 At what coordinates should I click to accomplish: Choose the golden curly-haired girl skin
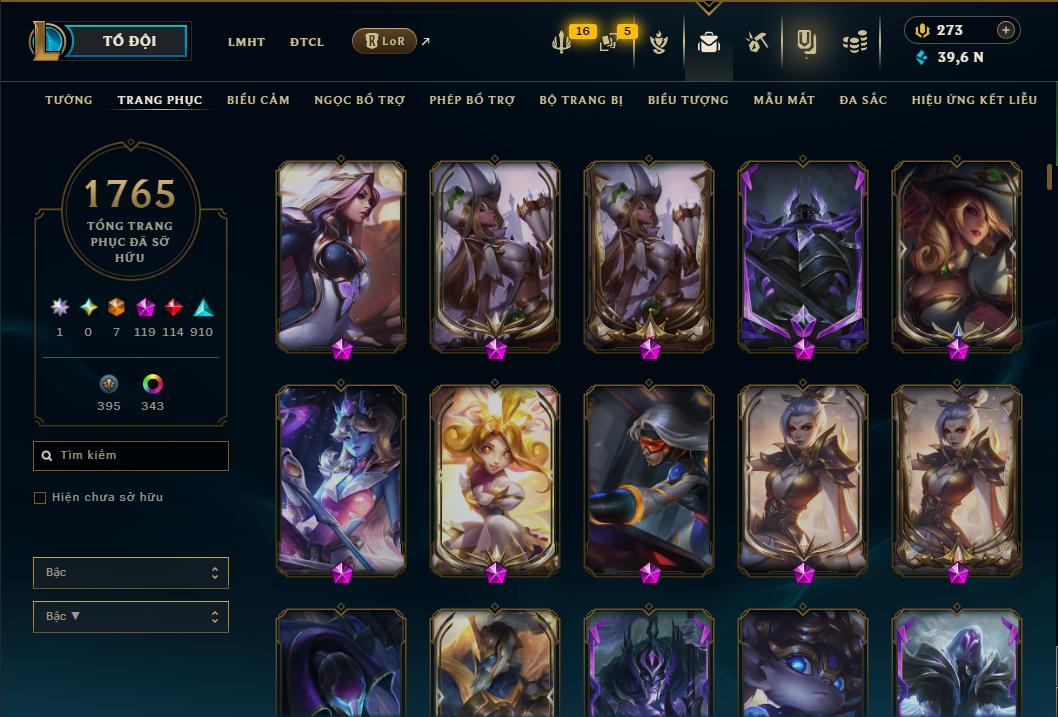pos(495,480)
